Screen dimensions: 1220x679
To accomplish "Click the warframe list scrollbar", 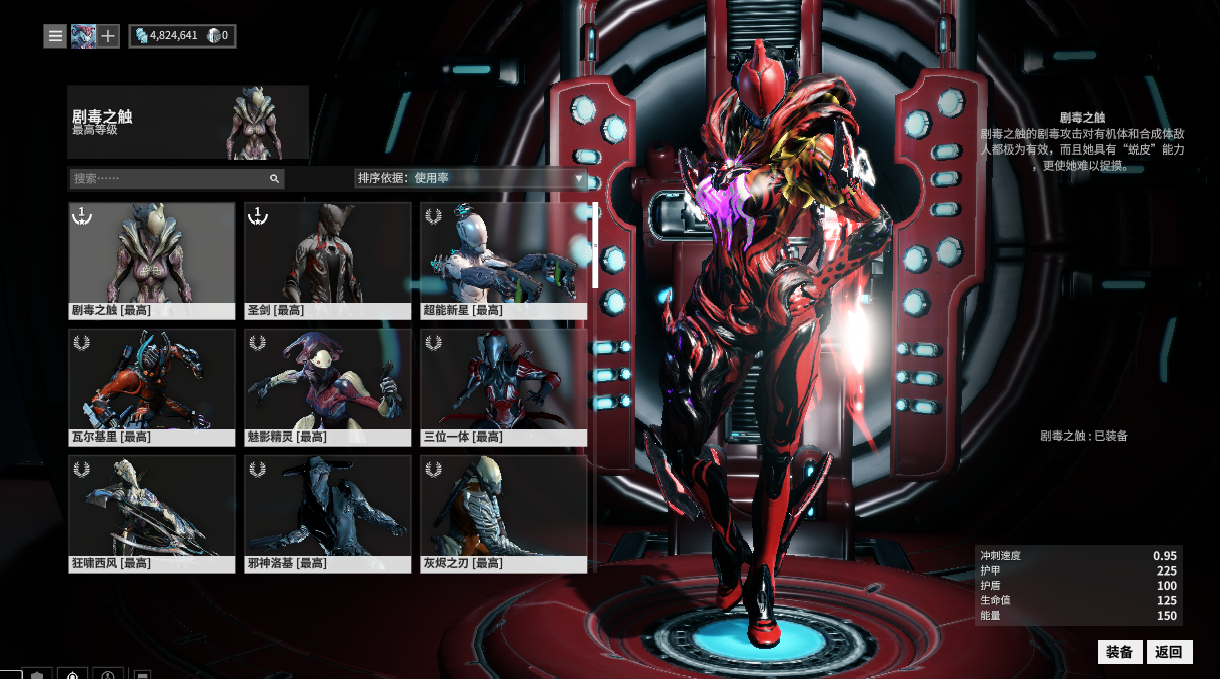I will (596, 246).
